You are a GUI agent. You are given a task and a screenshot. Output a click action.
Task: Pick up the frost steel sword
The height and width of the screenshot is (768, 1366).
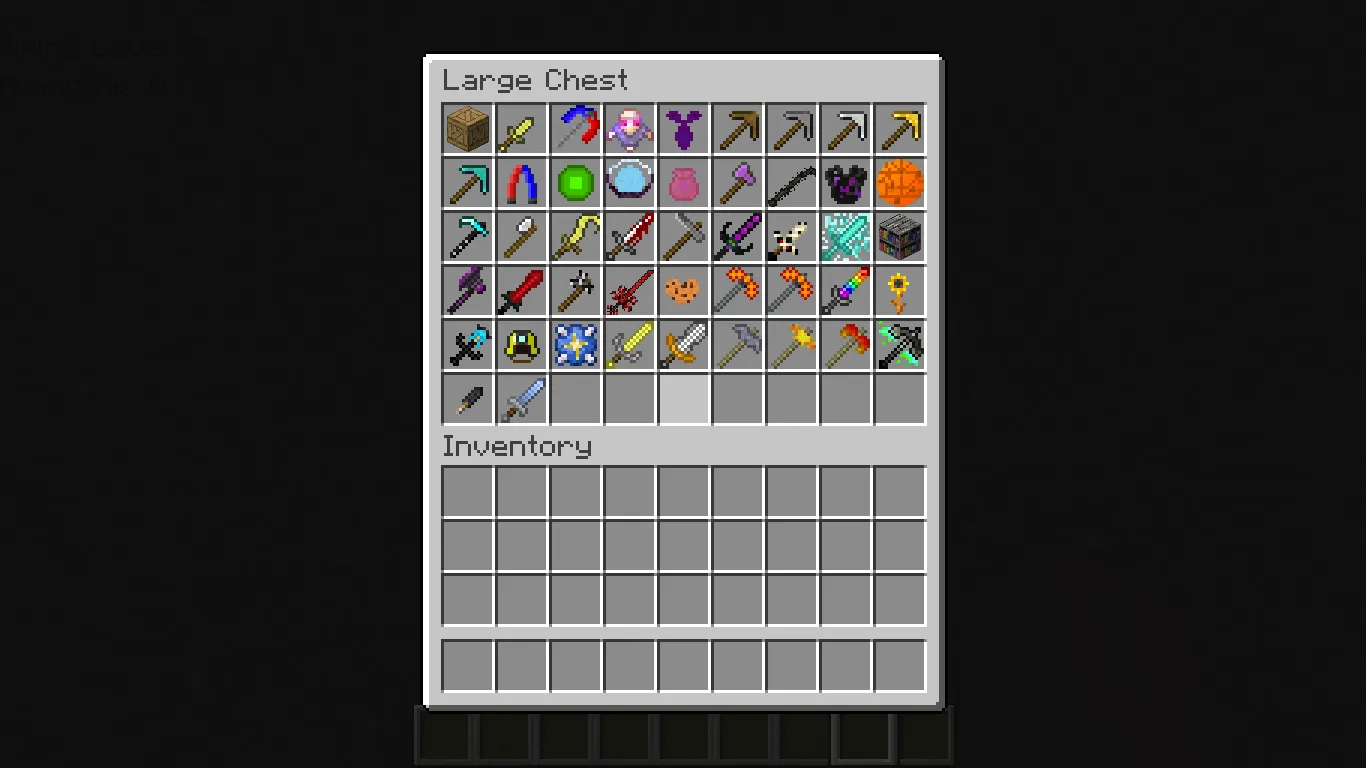(521, 399)
